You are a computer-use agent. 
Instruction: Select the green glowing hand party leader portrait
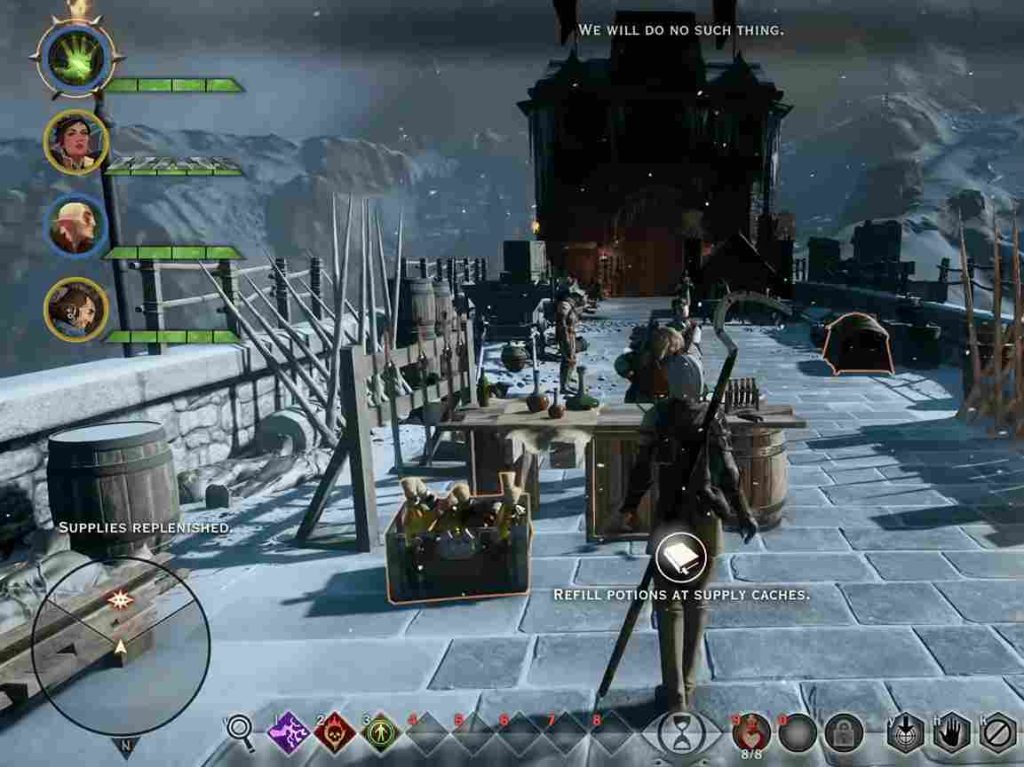[76, 58]
